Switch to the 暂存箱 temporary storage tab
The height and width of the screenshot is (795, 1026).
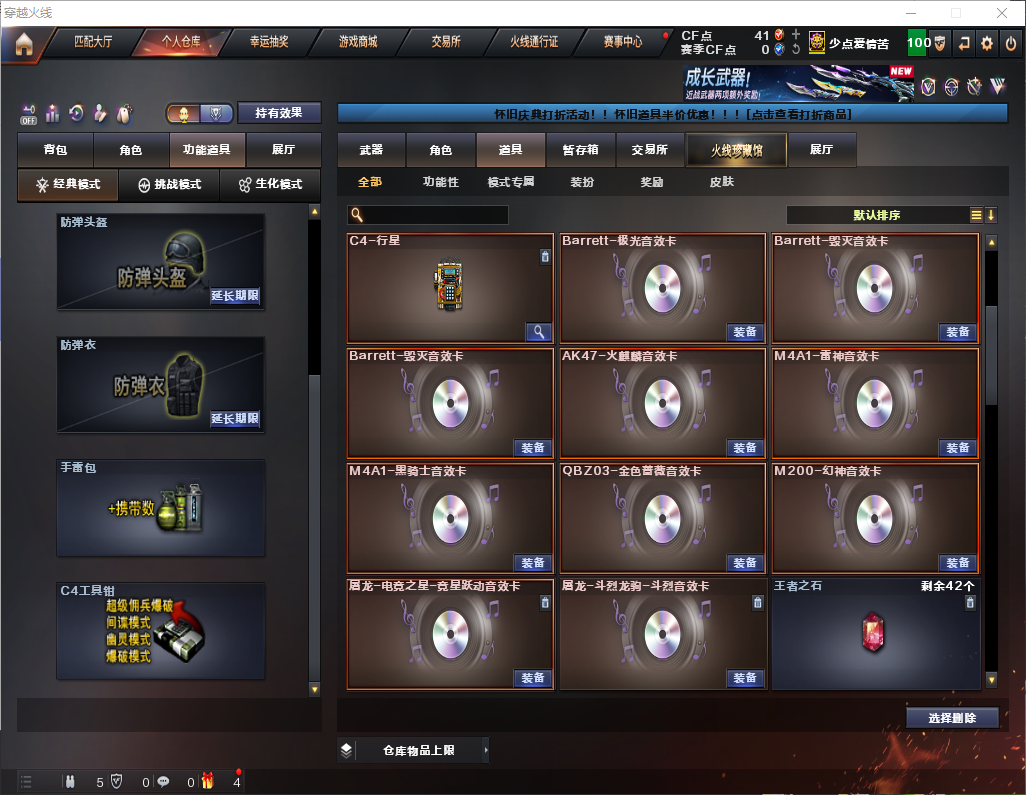[x=581, y=150]
